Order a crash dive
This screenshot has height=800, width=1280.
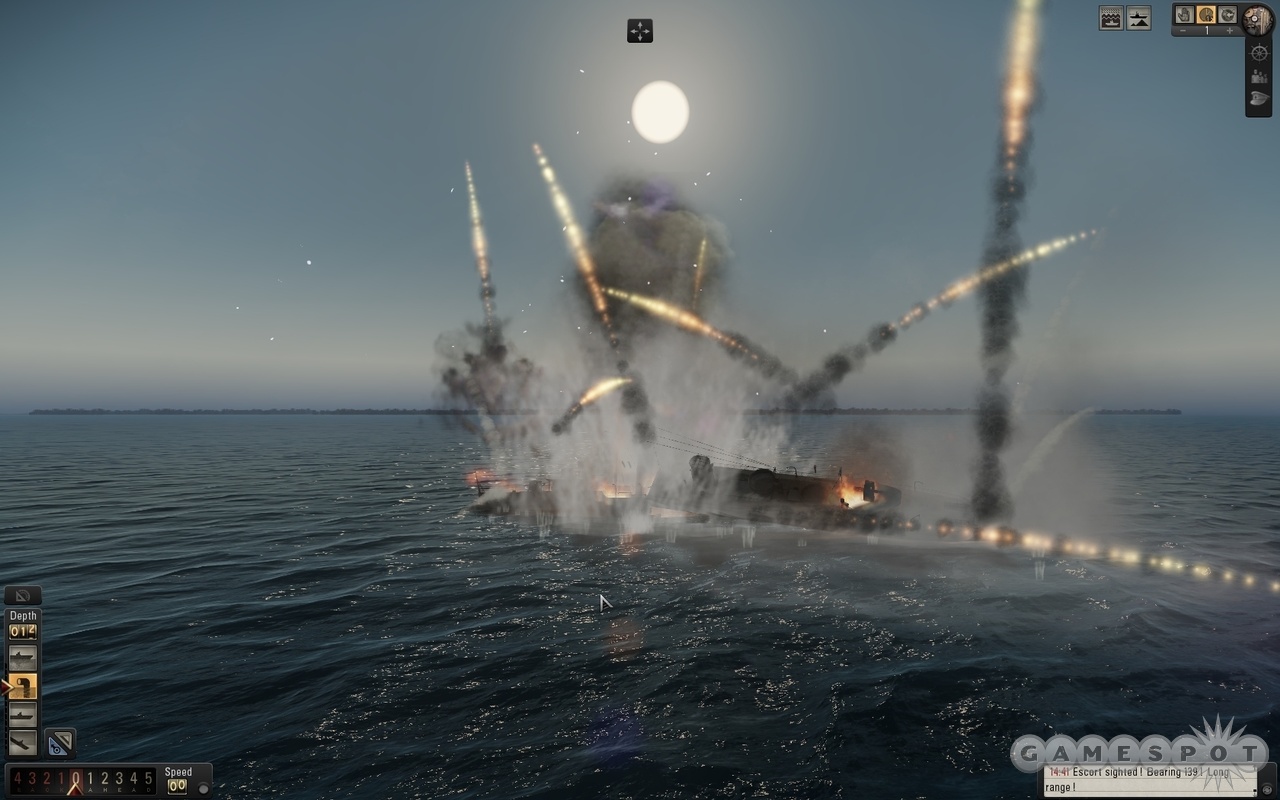click(x=22, y=742)
